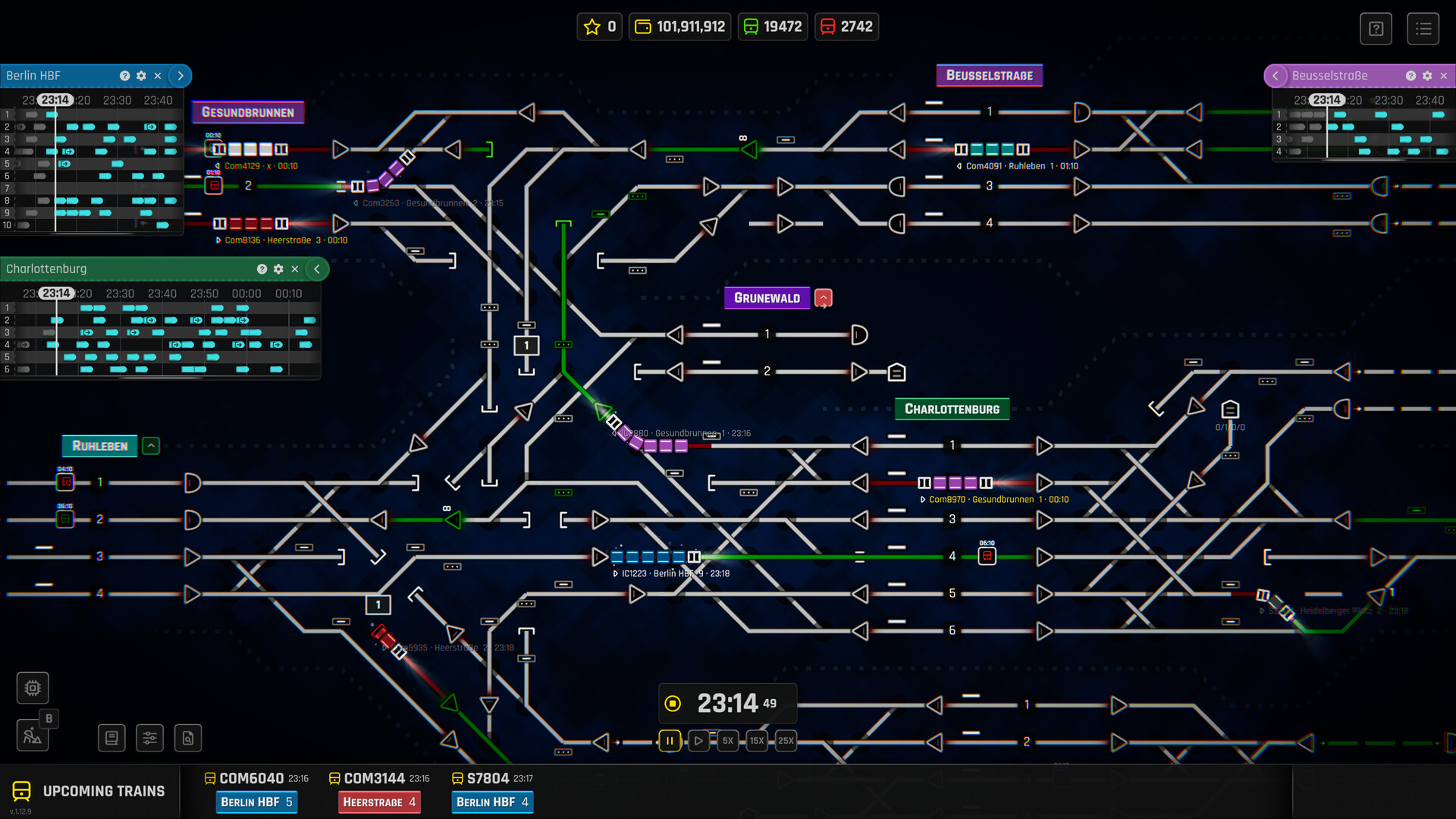Click the 23:14 timeline marker in Charlottenburg schedule
The image size is (1456, 819).
(x=56, y=293)
